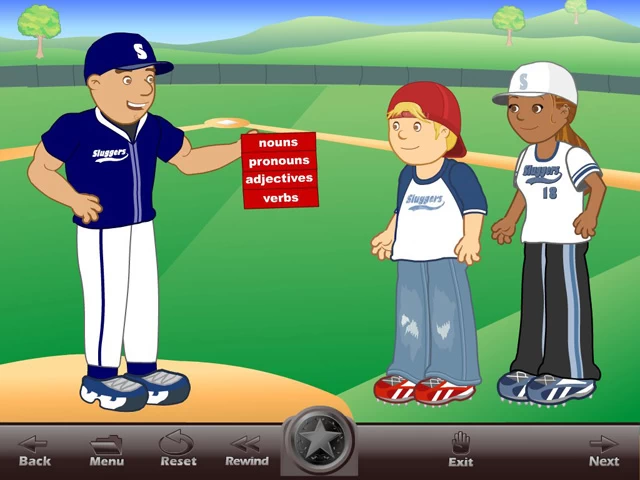640x480 pixels.
Task: Choose the "nouns" answer card
Action: 278,143
